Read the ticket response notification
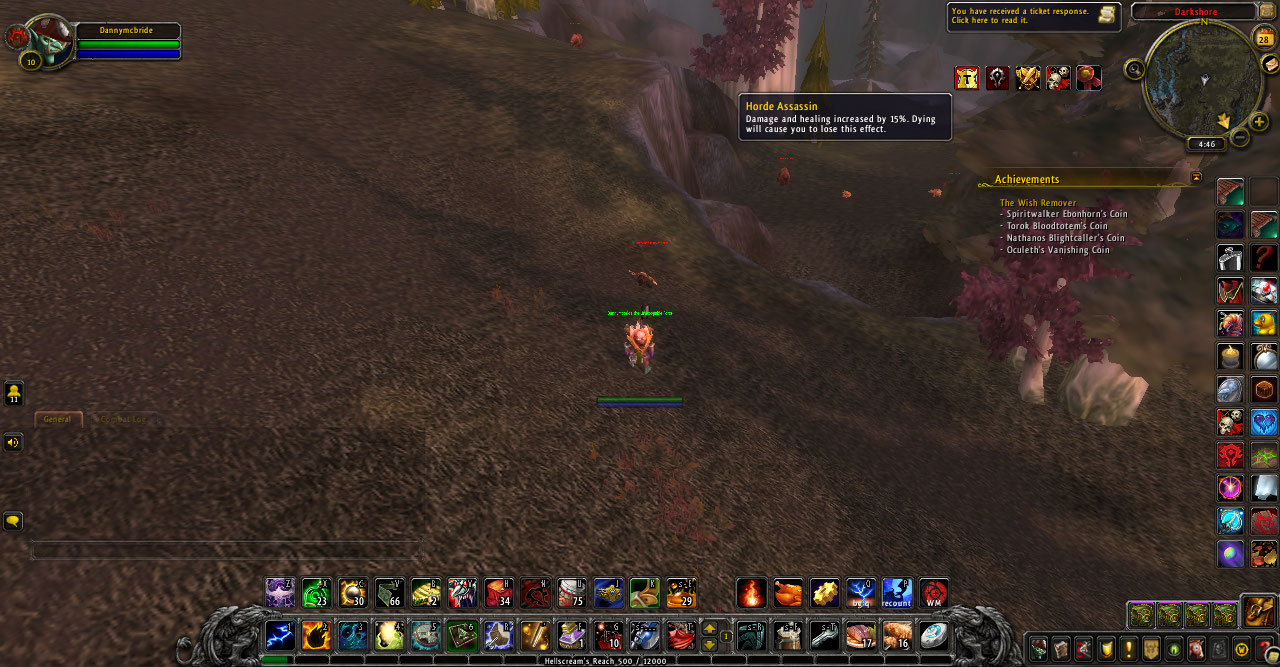 tap(1033, 16)
